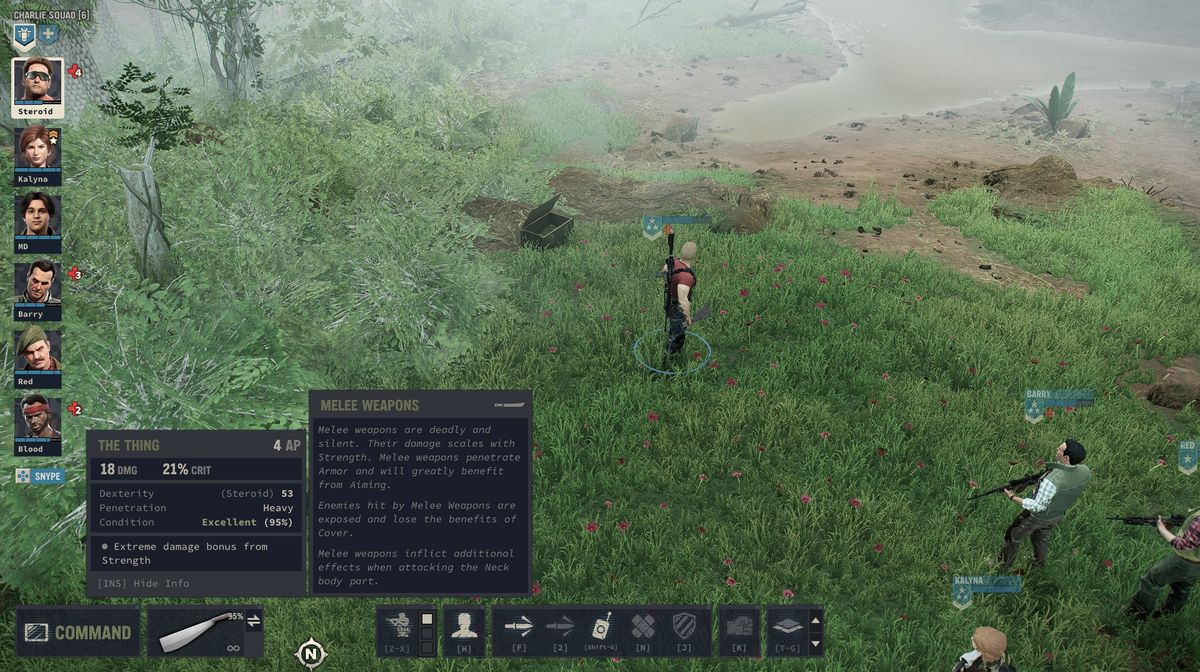
Task: Use the radio ability icon
Action: point(601,627)
